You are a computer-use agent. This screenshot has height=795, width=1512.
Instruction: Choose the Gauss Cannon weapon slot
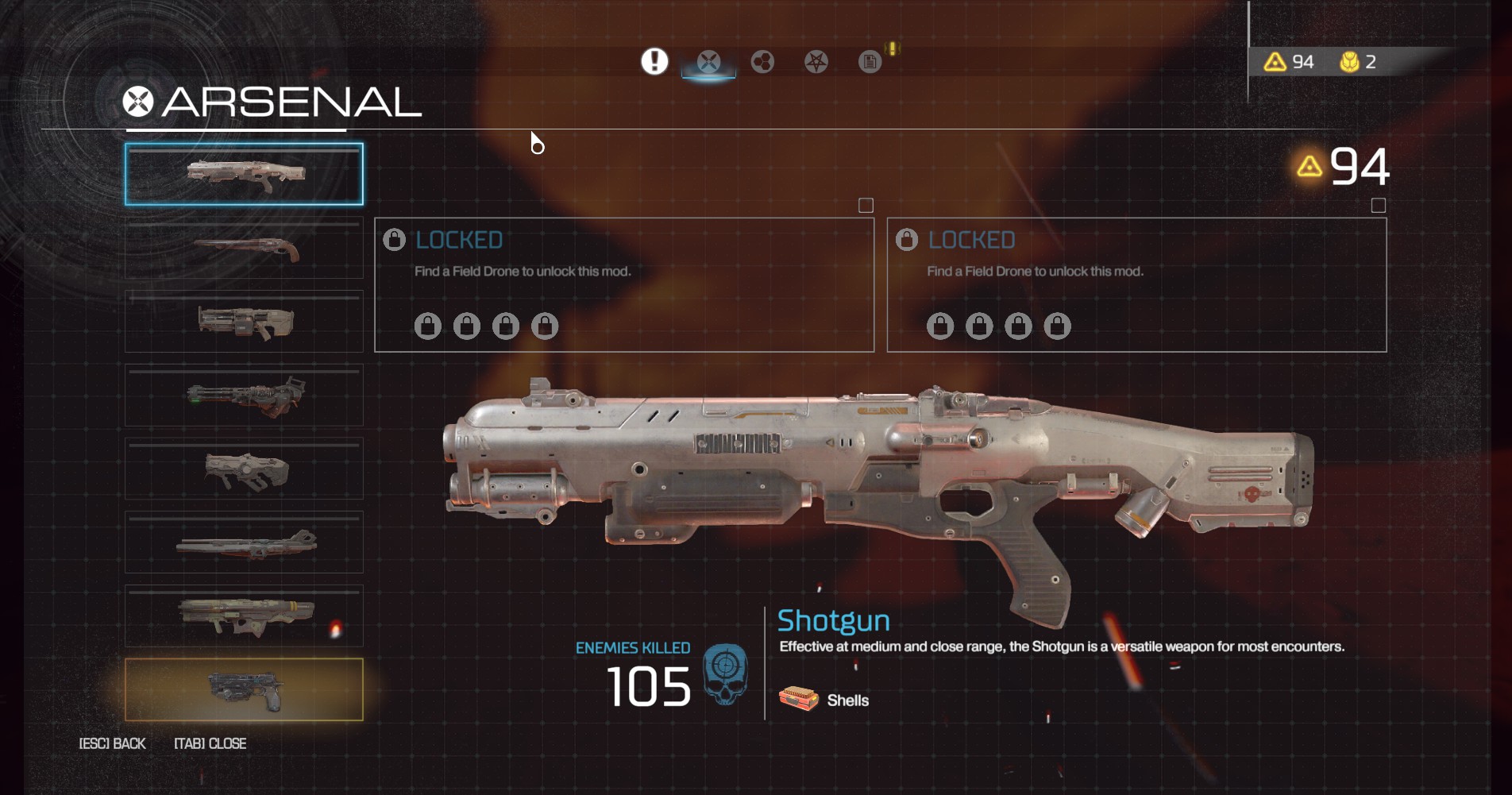point(244,543)
